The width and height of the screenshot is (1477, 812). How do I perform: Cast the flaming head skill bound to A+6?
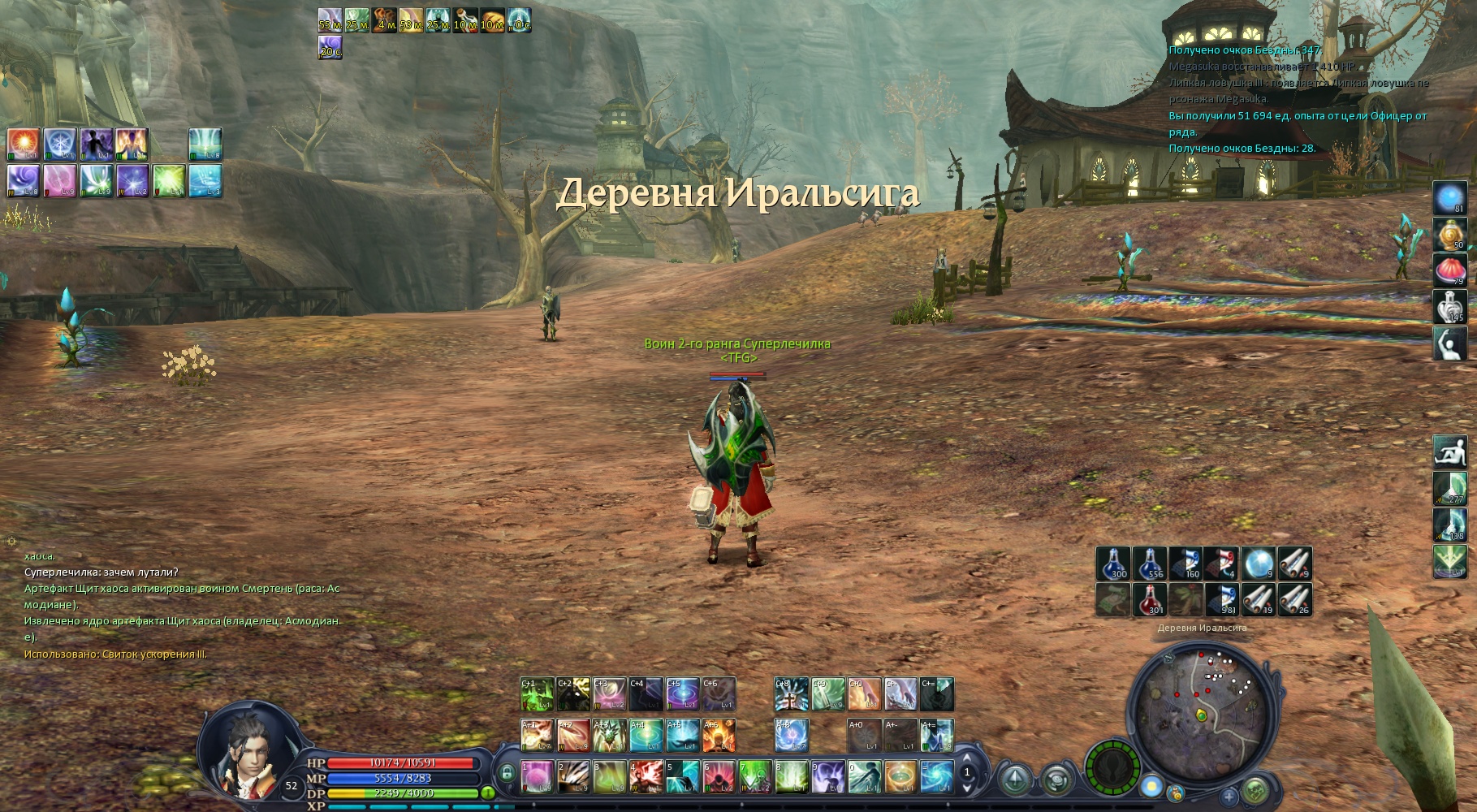pos(719,735)
